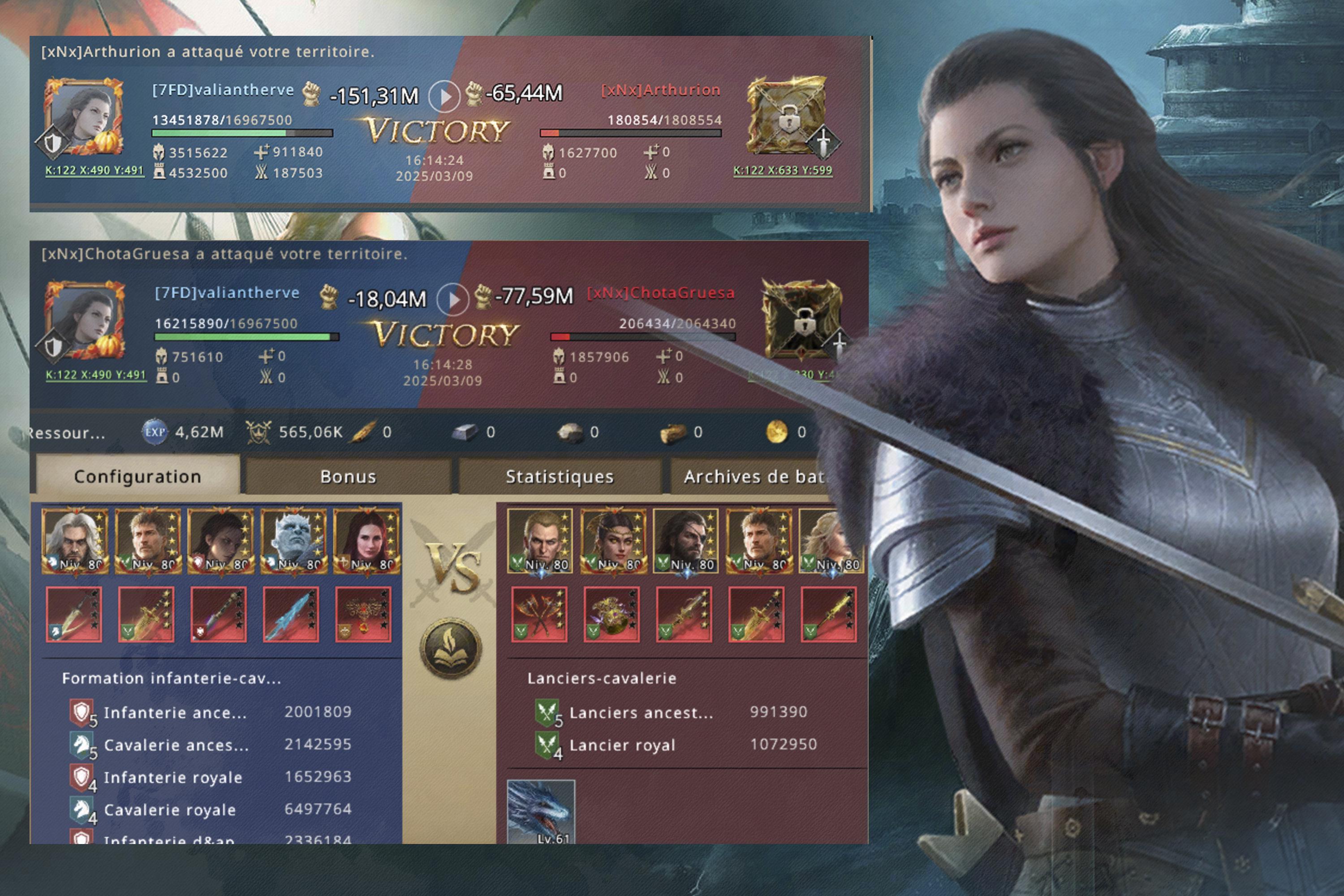Select the enemy crossed-axes weapon slot
1344x896 pixels.
539,614
